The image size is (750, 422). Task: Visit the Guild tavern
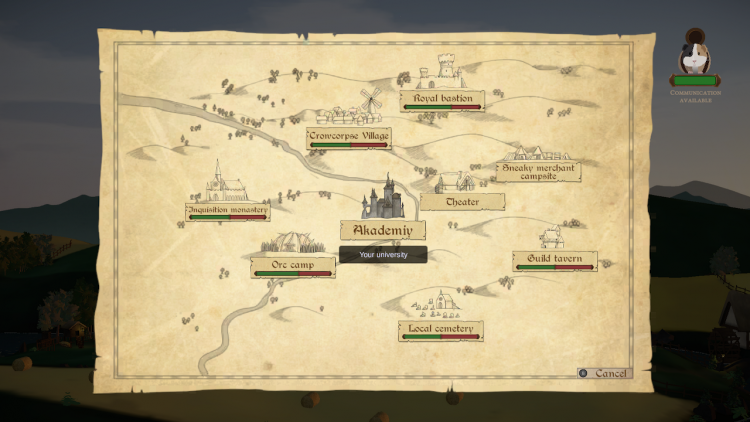[554, 259]
